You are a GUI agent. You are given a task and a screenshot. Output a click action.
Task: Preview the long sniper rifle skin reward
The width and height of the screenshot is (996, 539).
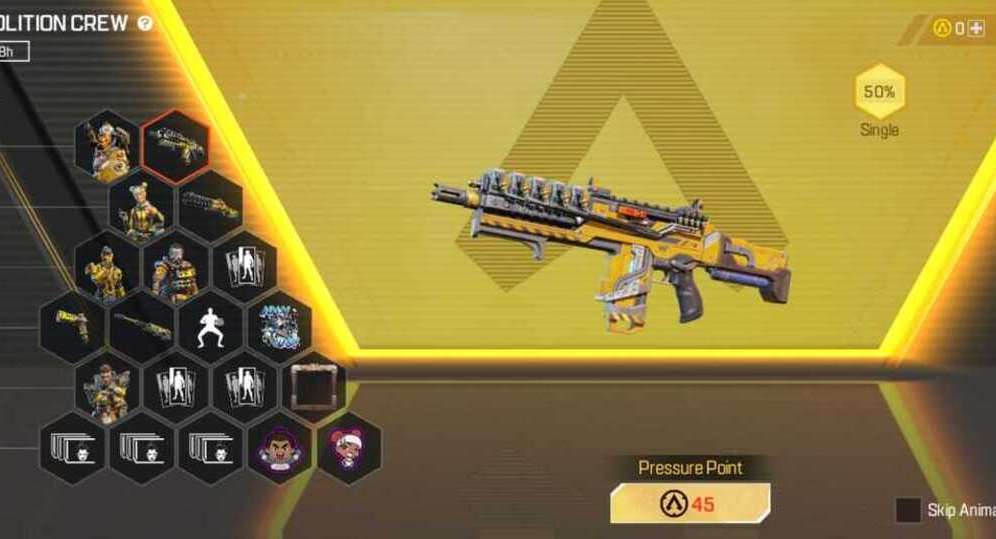(x=141, y=328)
